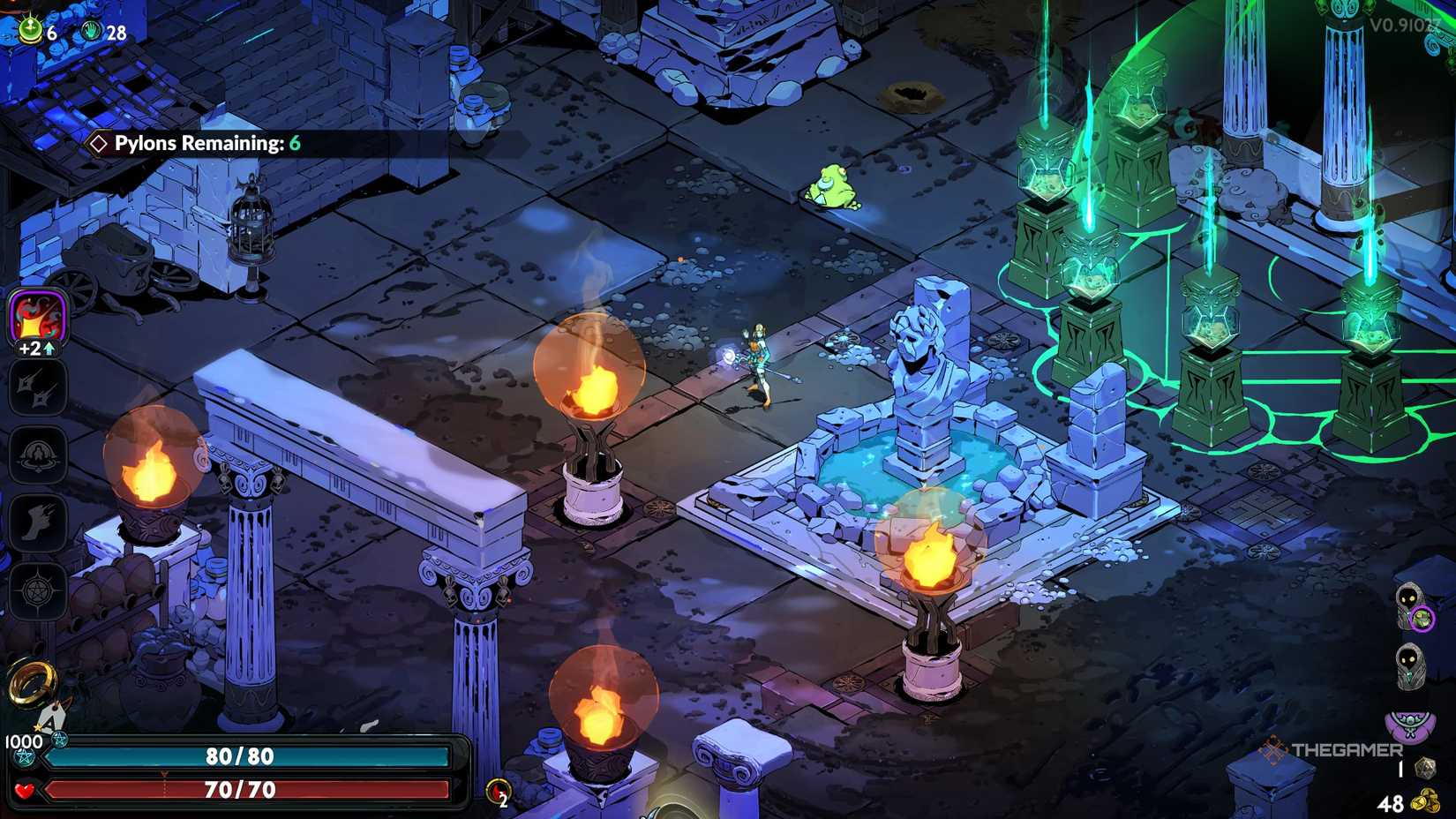Screen dimensions: 1456x819
Task: Click the empty special boon slot with twin shards
Action: tap(38, 387)
